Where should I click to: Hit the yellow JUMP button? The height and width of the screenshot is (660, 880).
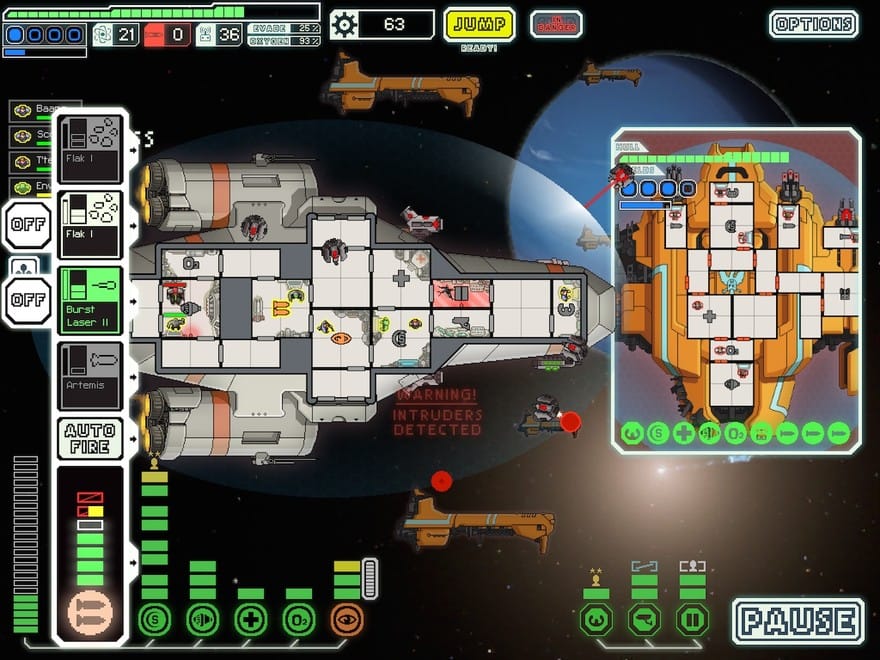[479, 24]
